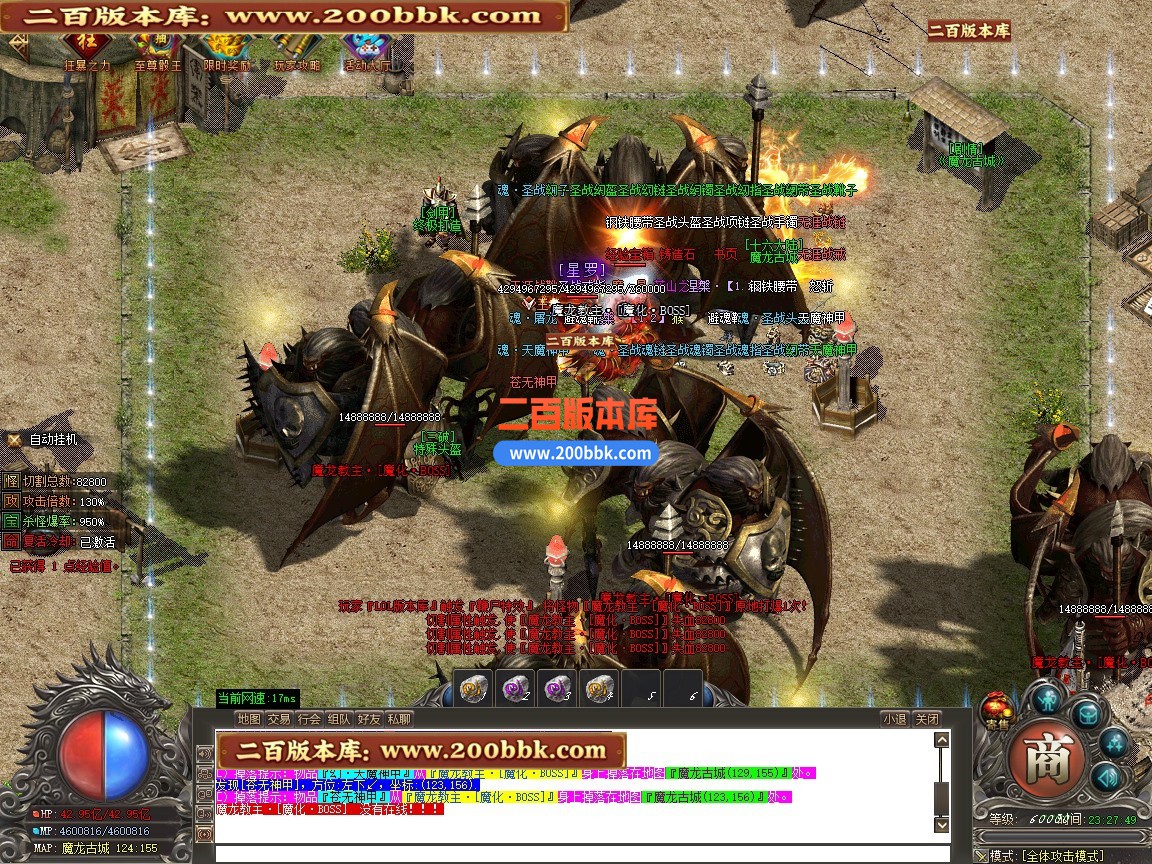The width and height of the screenshot is (1152, 864).
Task: Open the 交易 trade button
Action: tap(279, 718)
